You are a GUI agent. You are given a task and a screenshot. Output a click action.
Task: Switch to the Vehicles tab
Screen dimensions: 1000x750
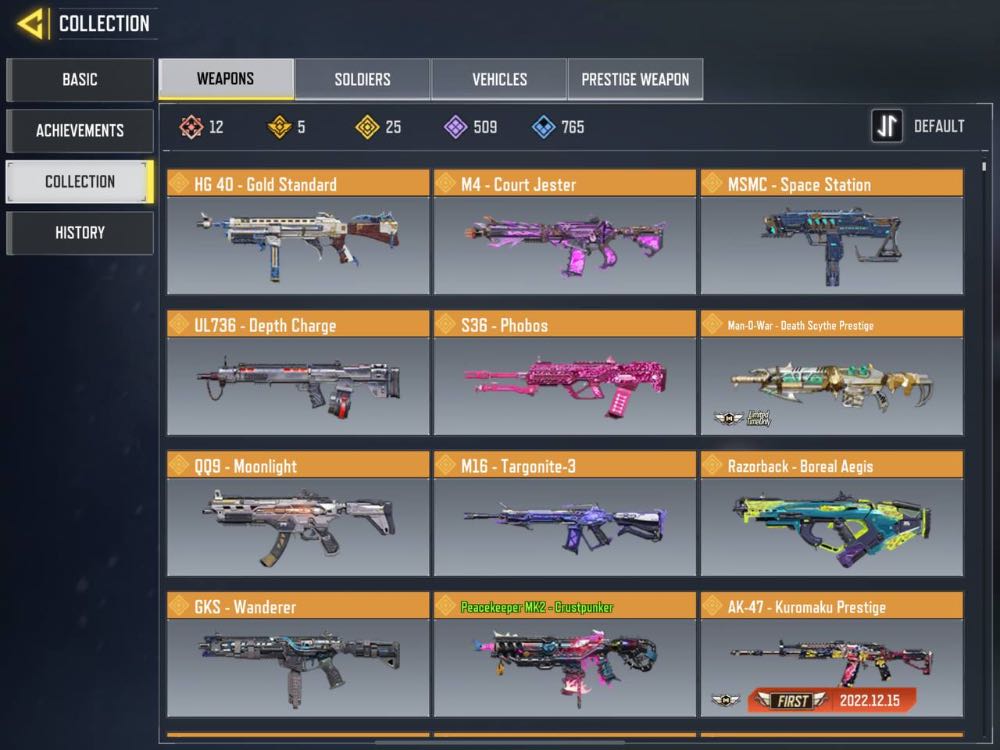pos(499,79)
